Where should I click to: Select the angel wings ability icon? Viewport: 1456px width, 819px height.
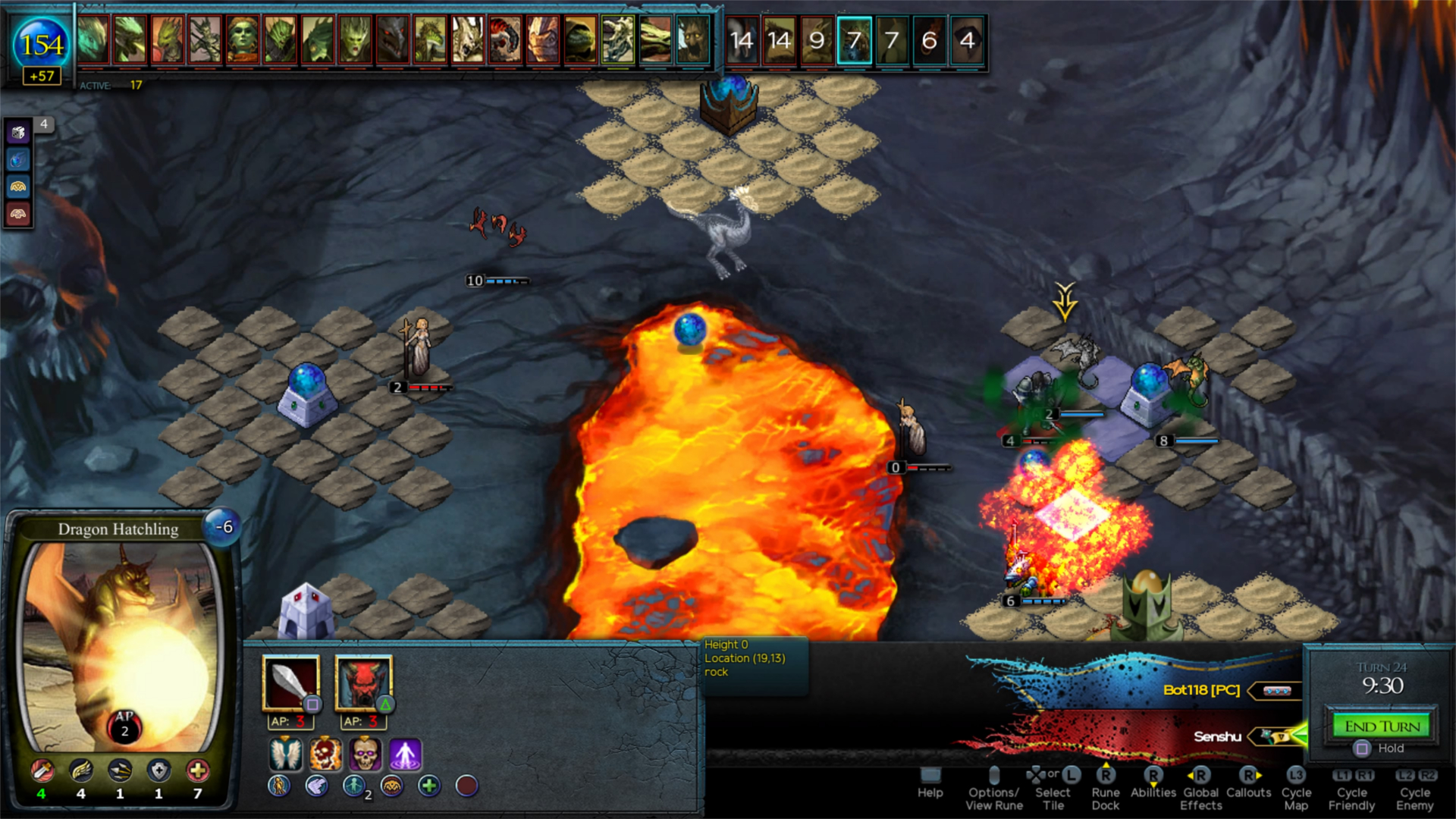[285, 755]
